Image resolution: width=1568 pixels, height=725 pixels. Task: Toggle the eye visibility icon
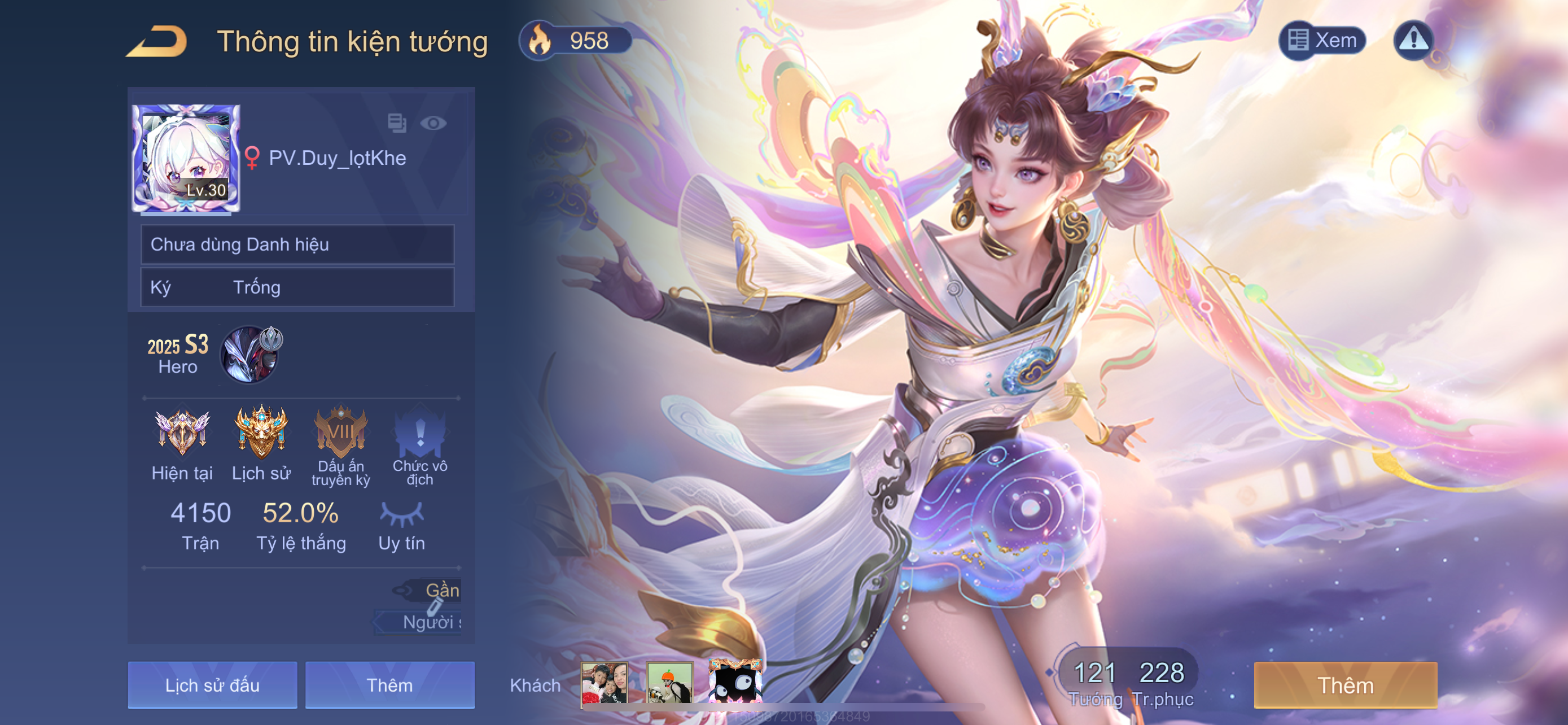pos(433,124)
